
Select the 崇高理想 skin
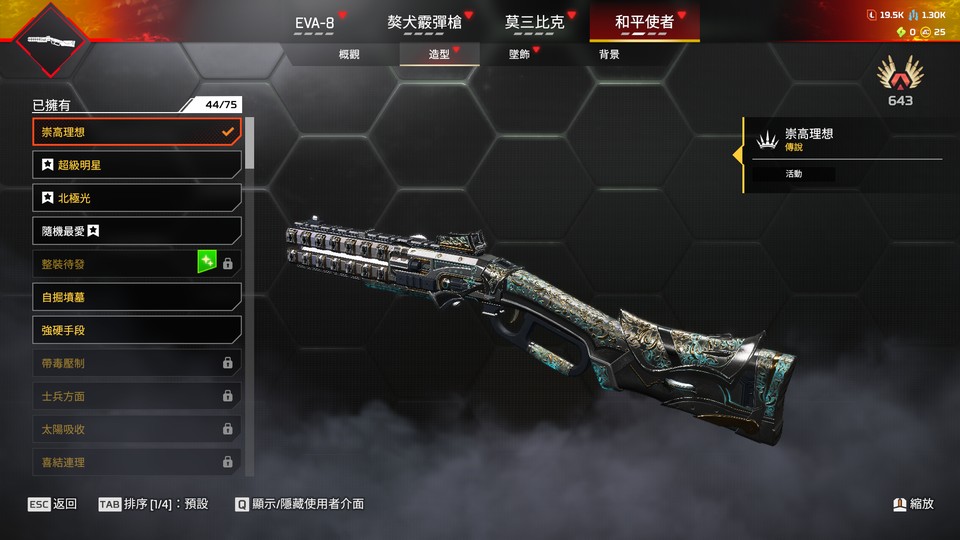click(x=137, y=132)
